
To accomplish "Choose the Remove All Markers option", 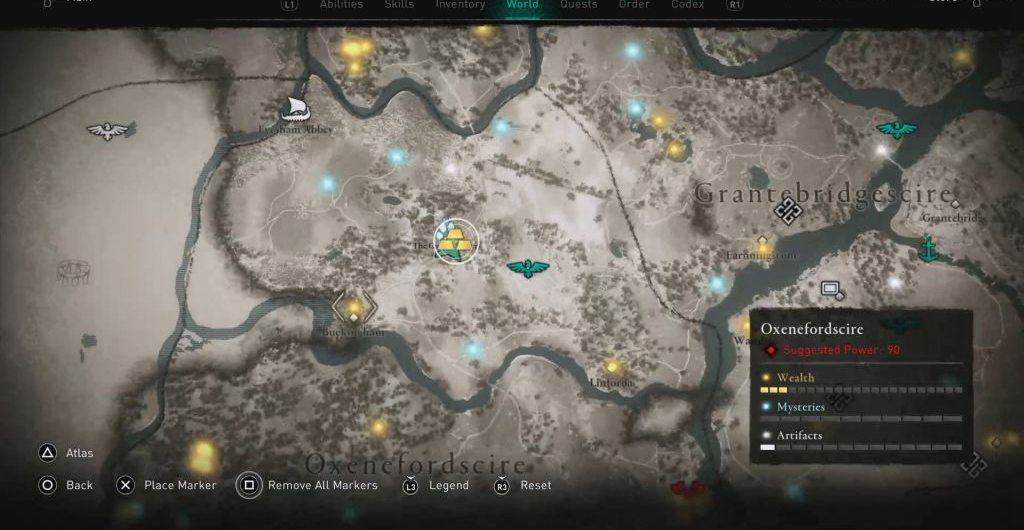I will pos(322,486).
